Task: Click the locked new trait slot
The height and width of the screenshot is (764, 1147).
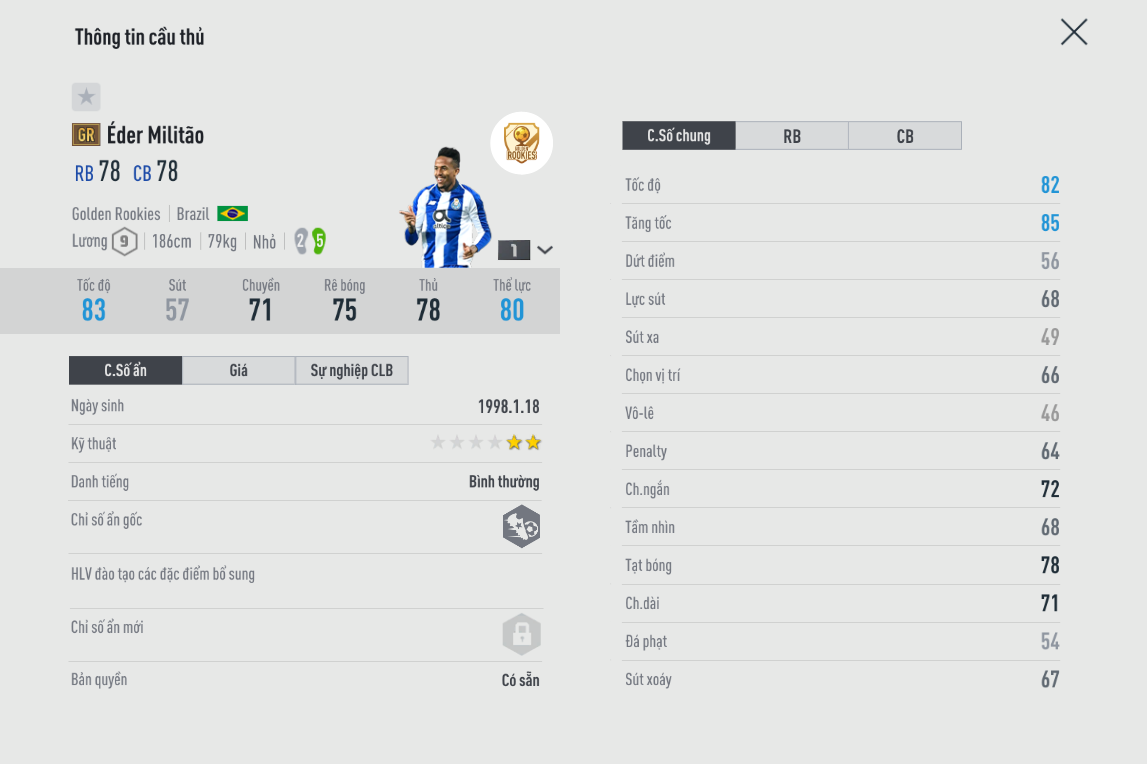Action: coord(521,634)
